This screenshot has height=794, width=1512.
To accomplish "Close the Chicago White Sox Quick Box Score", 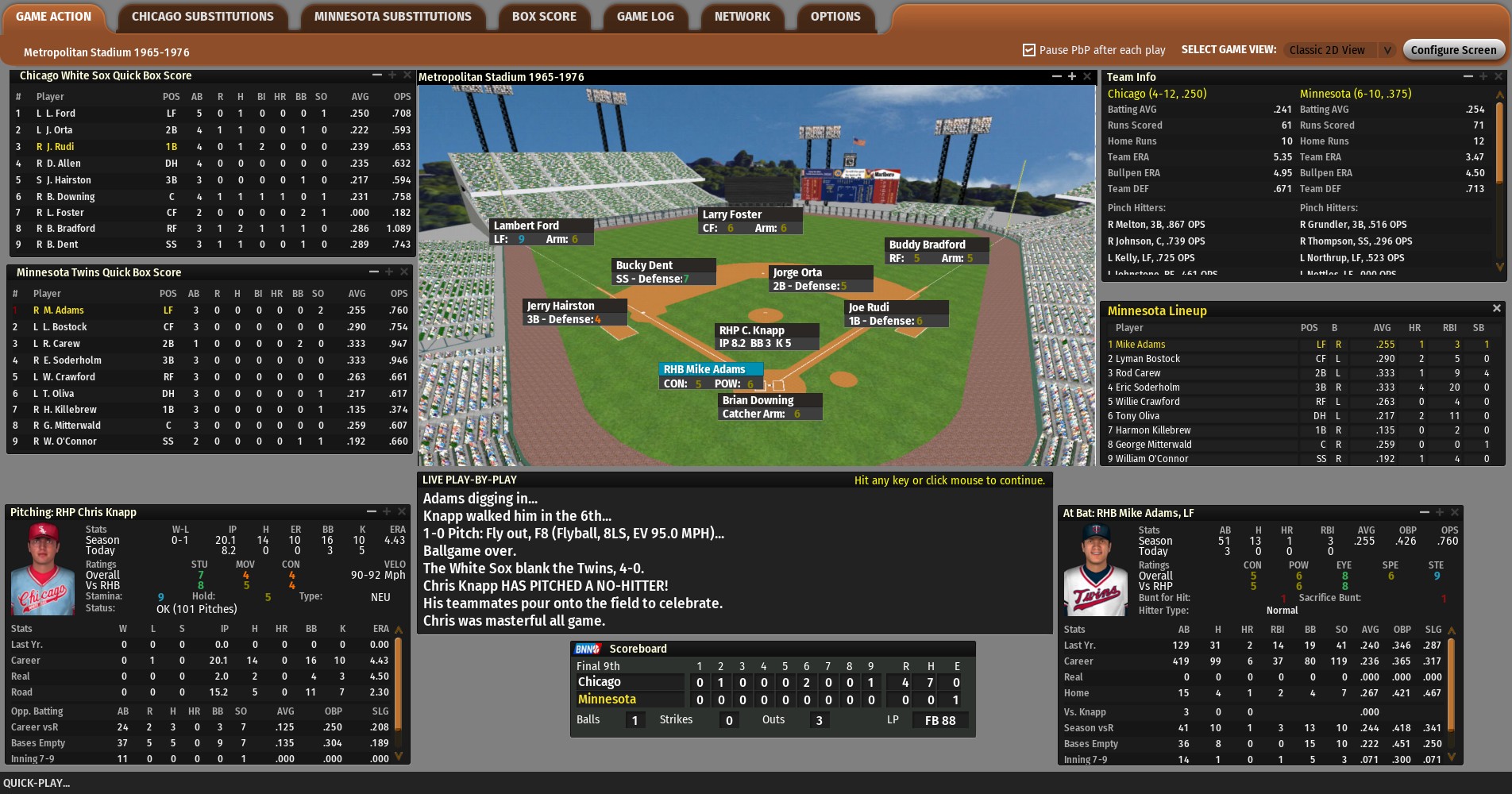I will [x=407, y=75].
